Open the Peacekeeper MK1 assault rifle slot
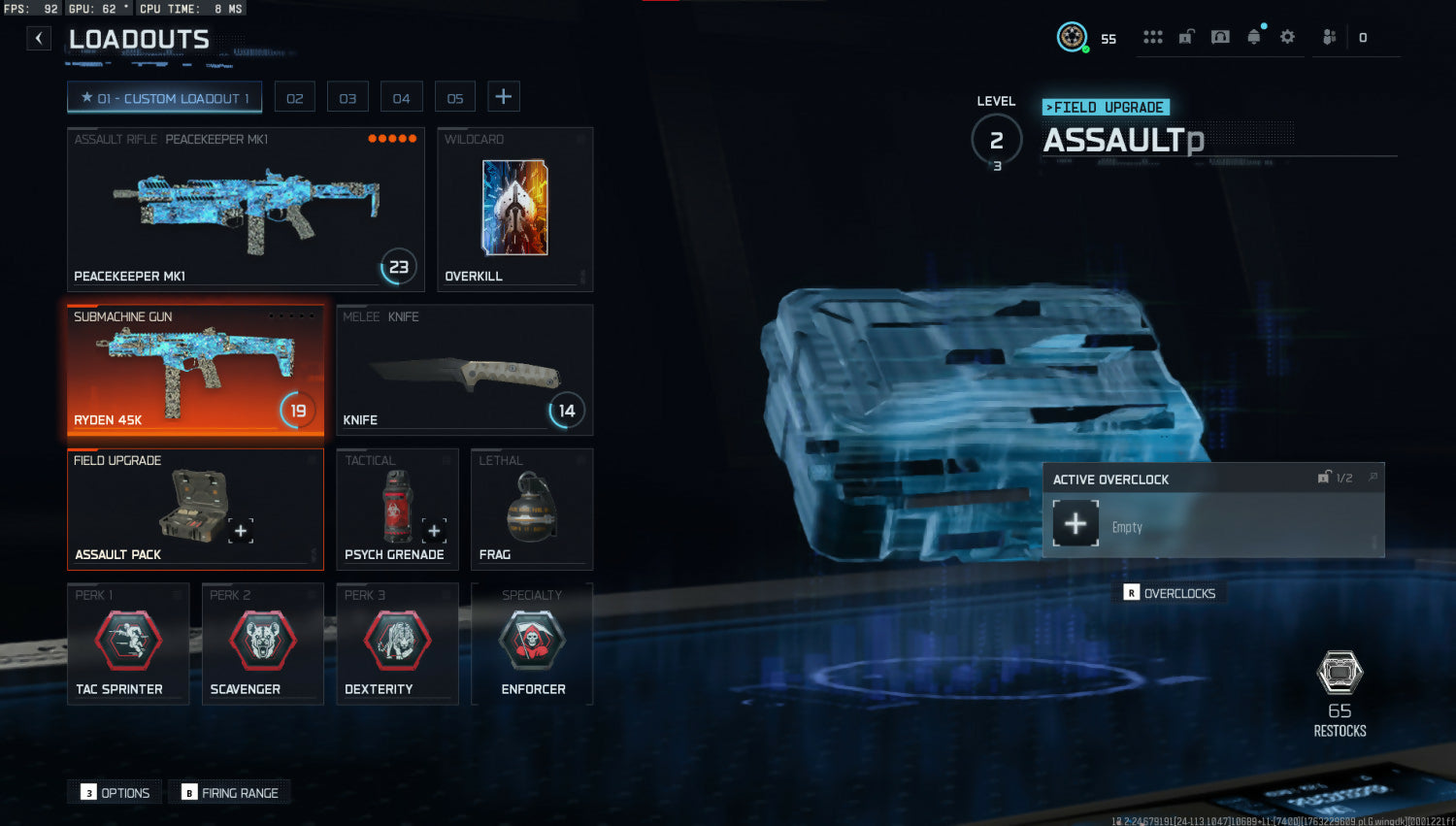The height and width of the screenshot is (826, 1456). pyautogui.click(x=246, y=210)
